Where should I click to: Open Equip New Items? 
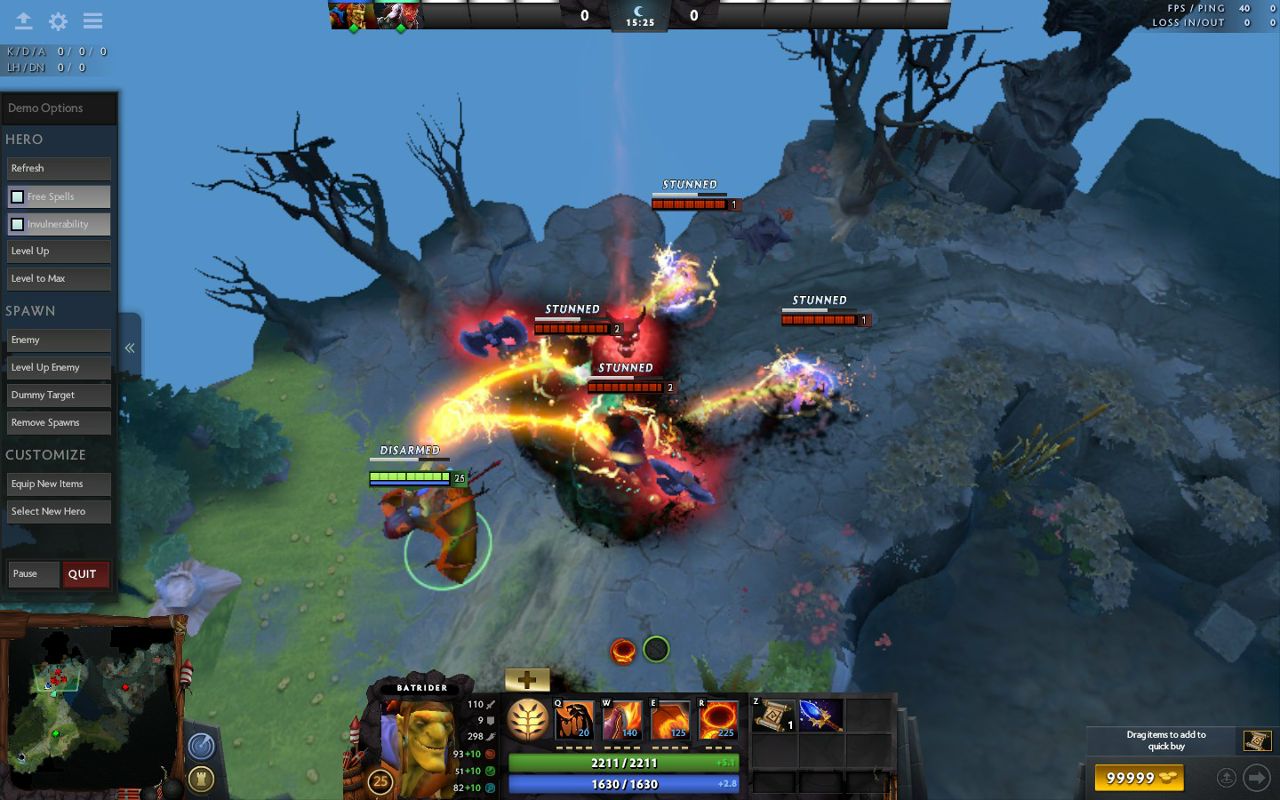click(58, 484)
